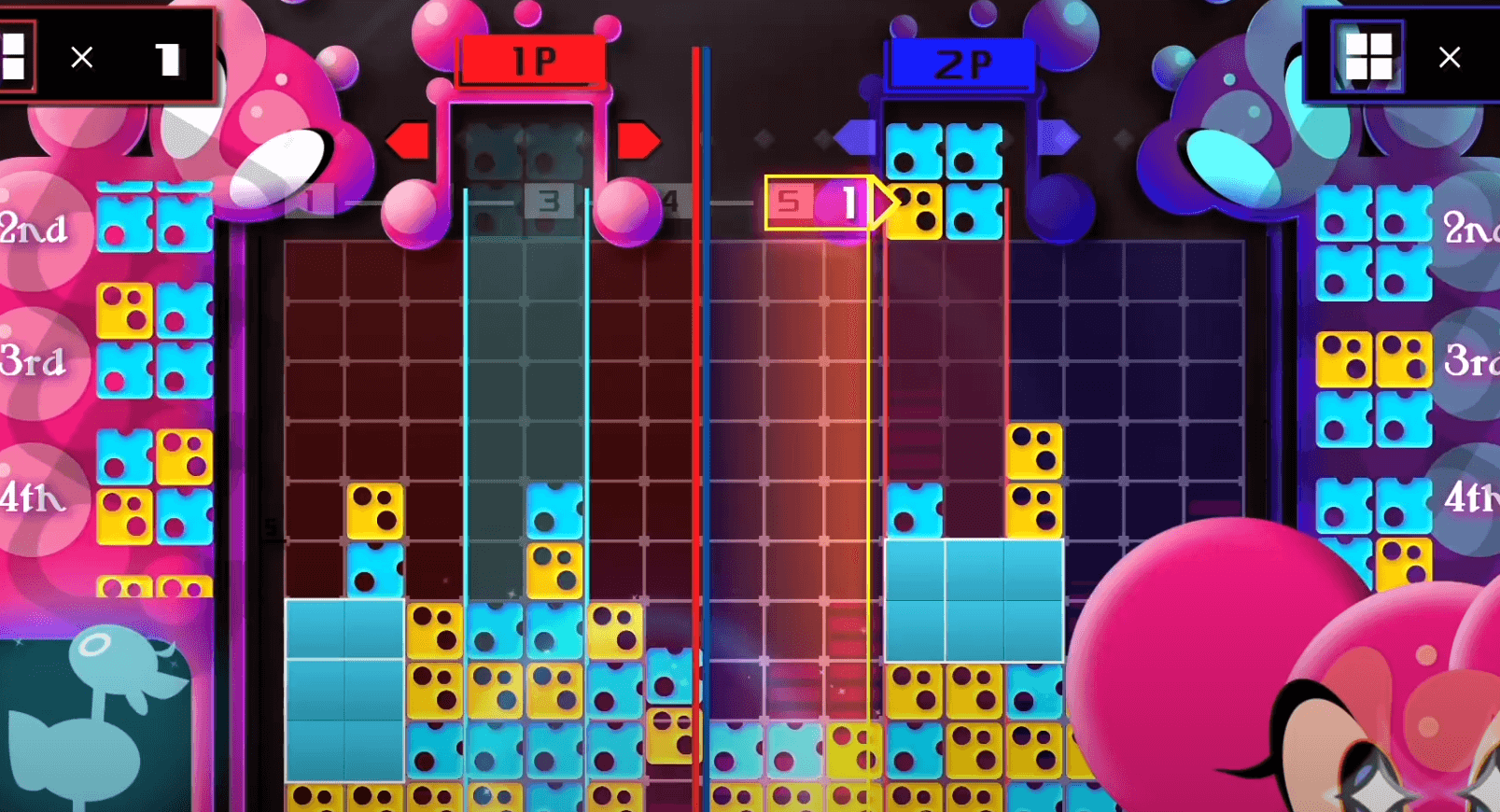Click the multiplier × symbol in the left scorebox
This screenshot has width=1500, height=812.
click(81, 58)
